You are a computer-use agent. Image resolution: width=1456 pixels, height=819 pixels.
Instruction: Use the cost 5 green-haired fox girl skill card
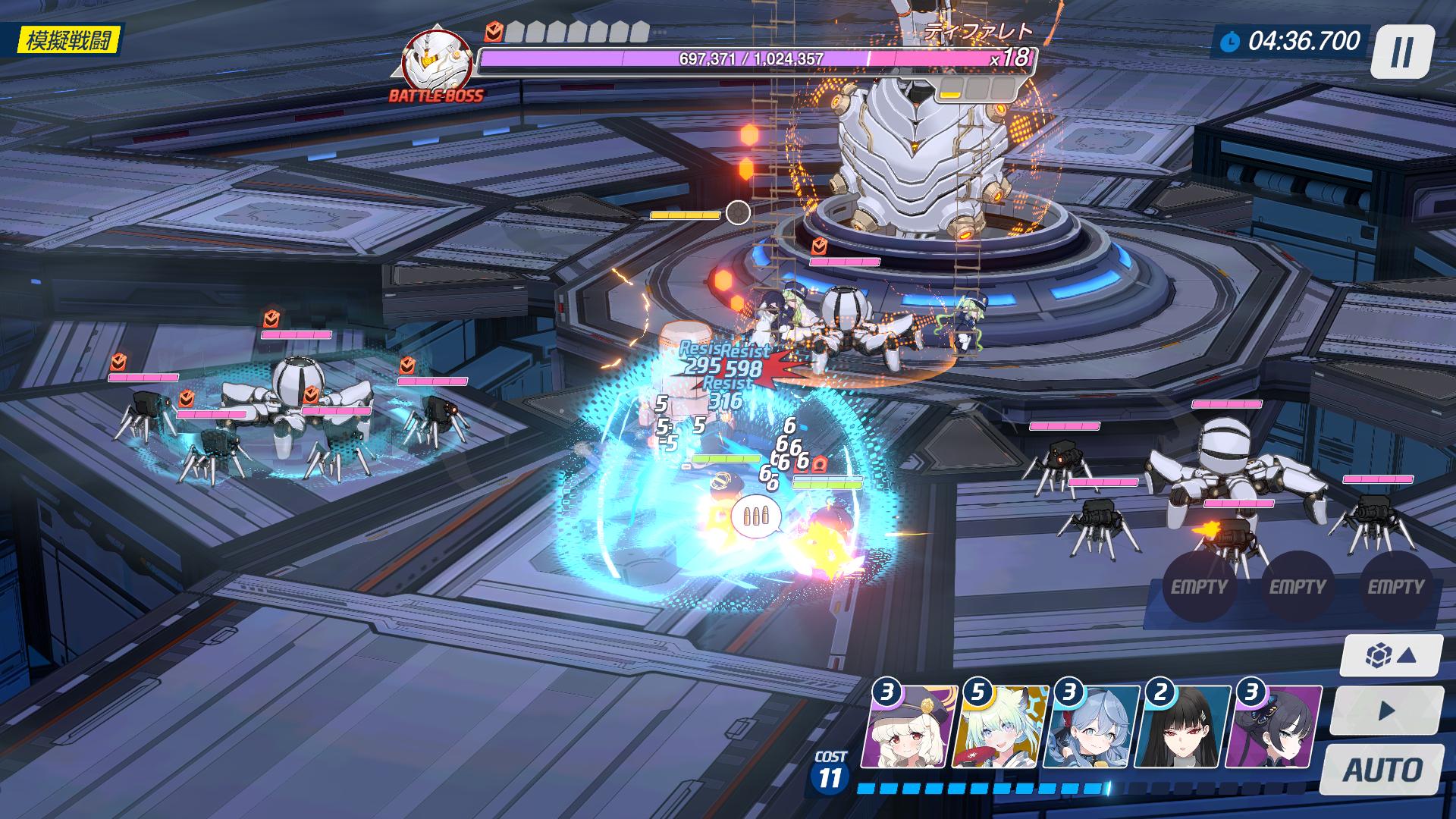coord(1003,729)
